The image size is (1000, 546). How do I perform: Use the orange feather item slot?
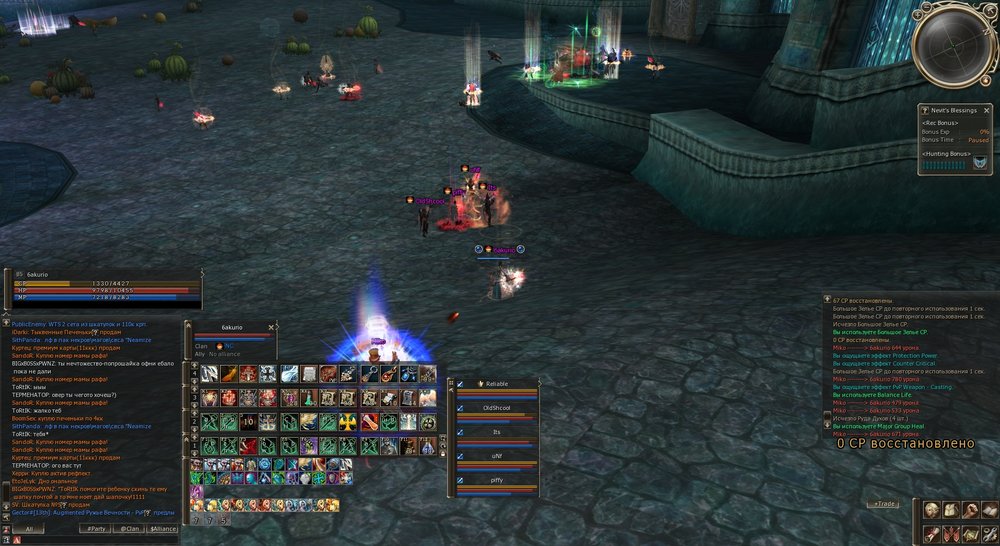point(229,373)
